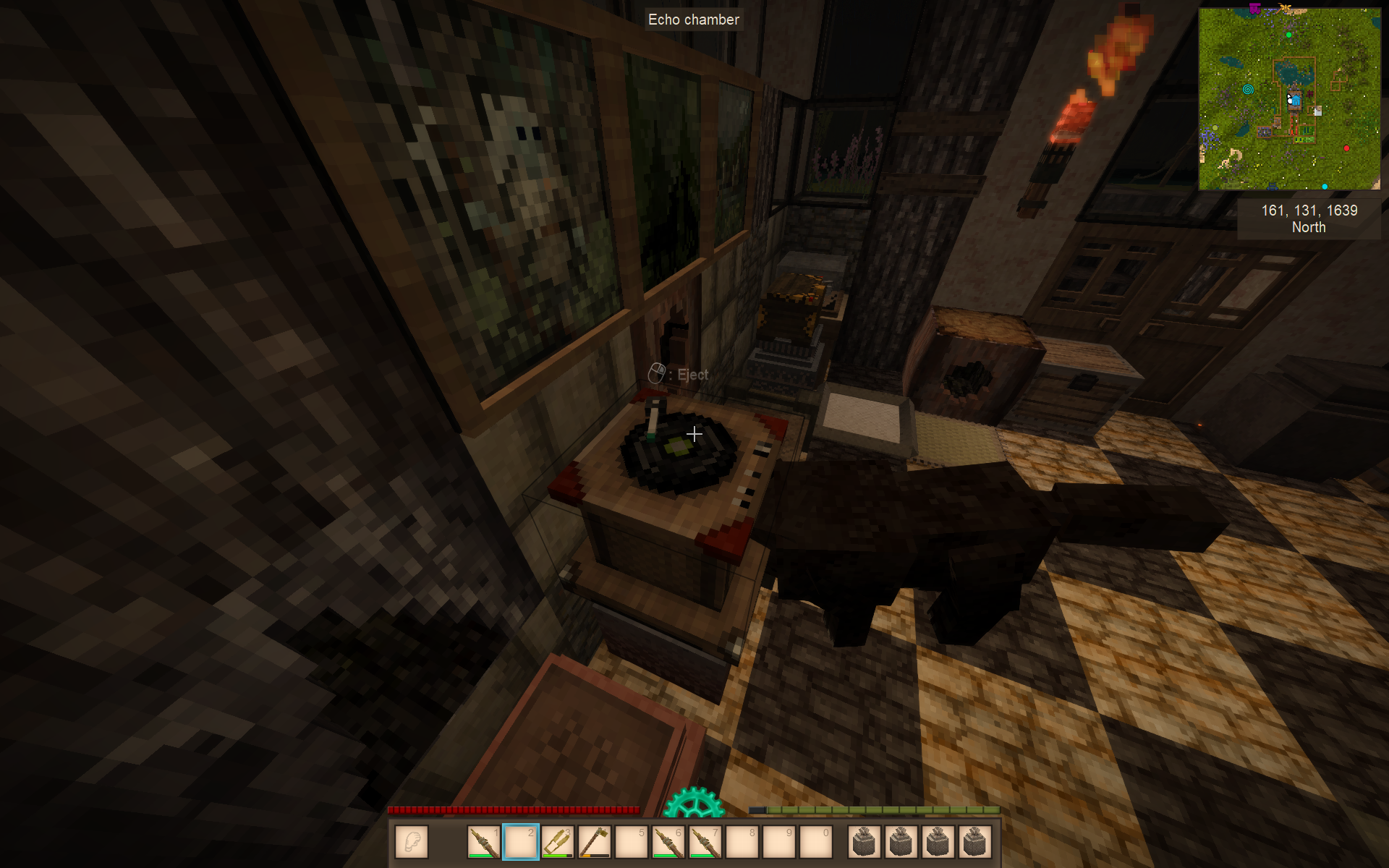Select the hammer-like tool in slot 4
Image resolution: width=1389 pixels, height=868 pixels.
tap(595, 842)
